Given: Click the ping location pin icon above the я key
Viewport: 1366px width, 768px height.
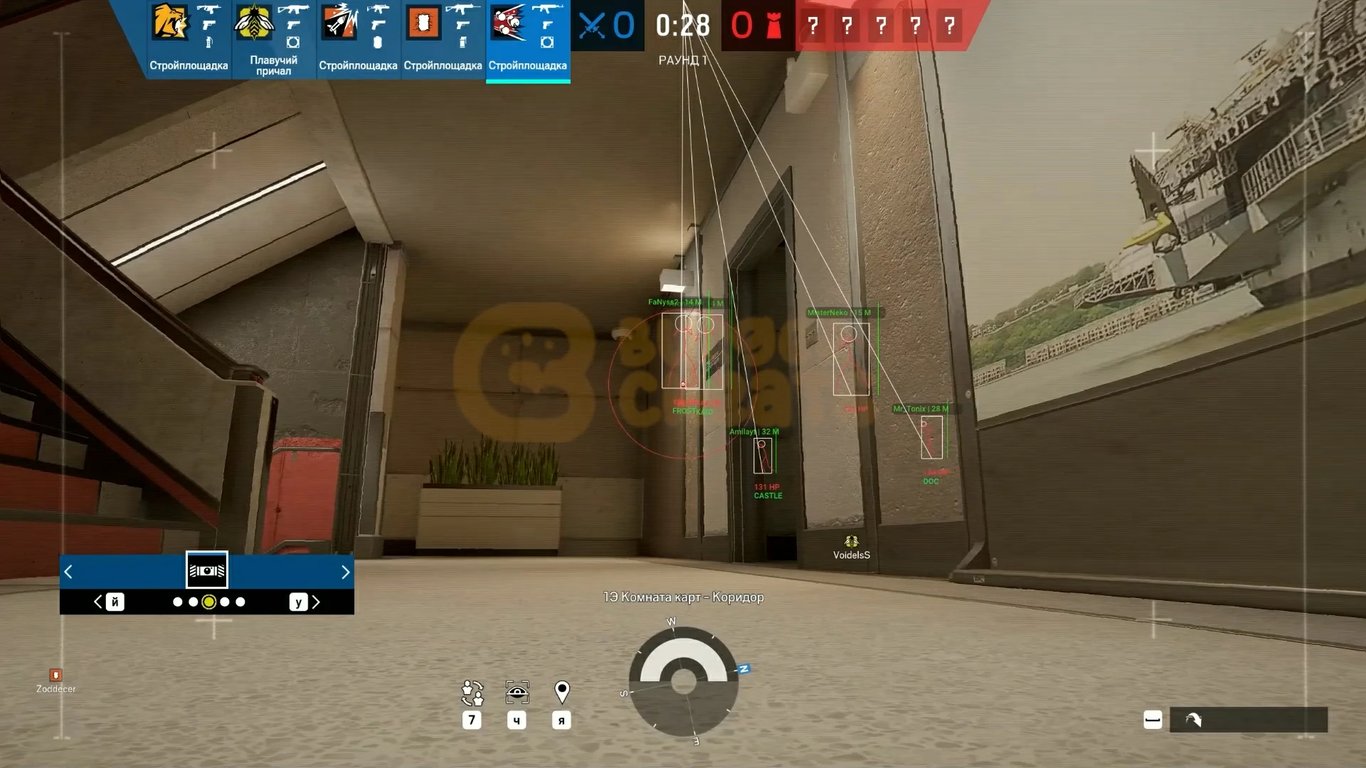Looking at the screenshot, I should click(561, 692).
